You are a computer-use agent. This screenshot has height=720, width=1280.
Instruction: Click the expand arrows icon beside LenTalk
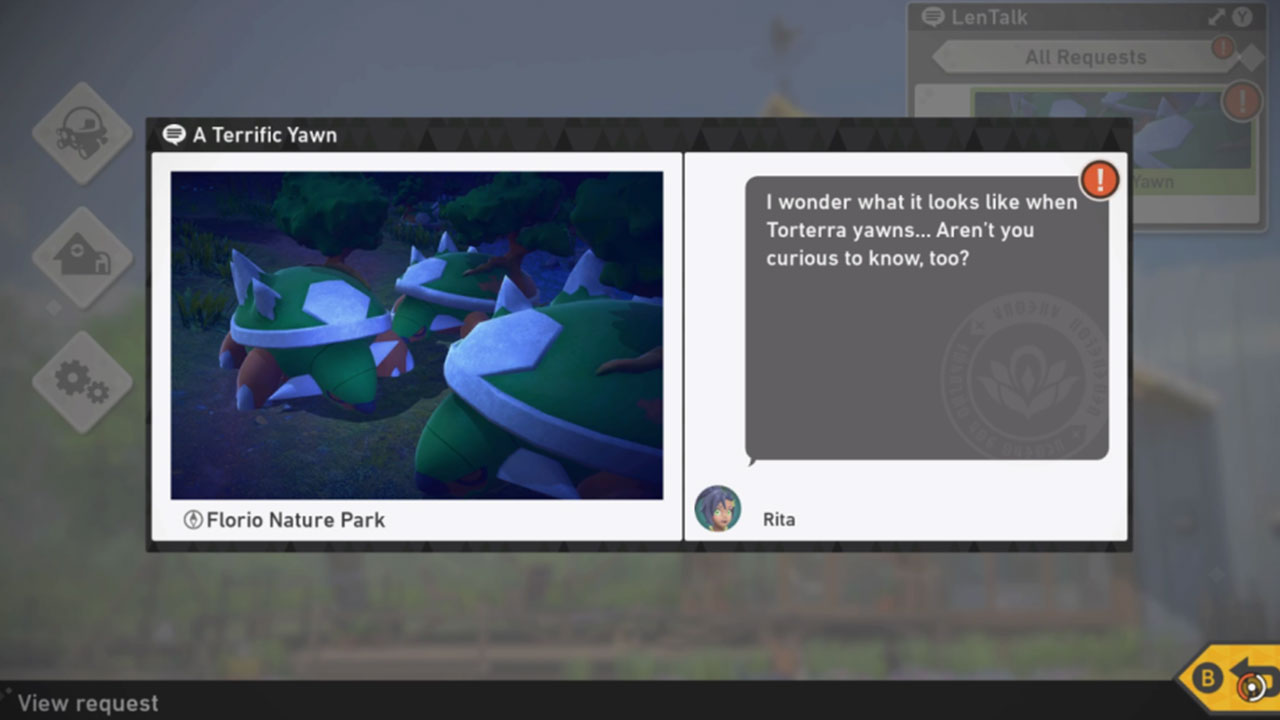click(1216, 16)
